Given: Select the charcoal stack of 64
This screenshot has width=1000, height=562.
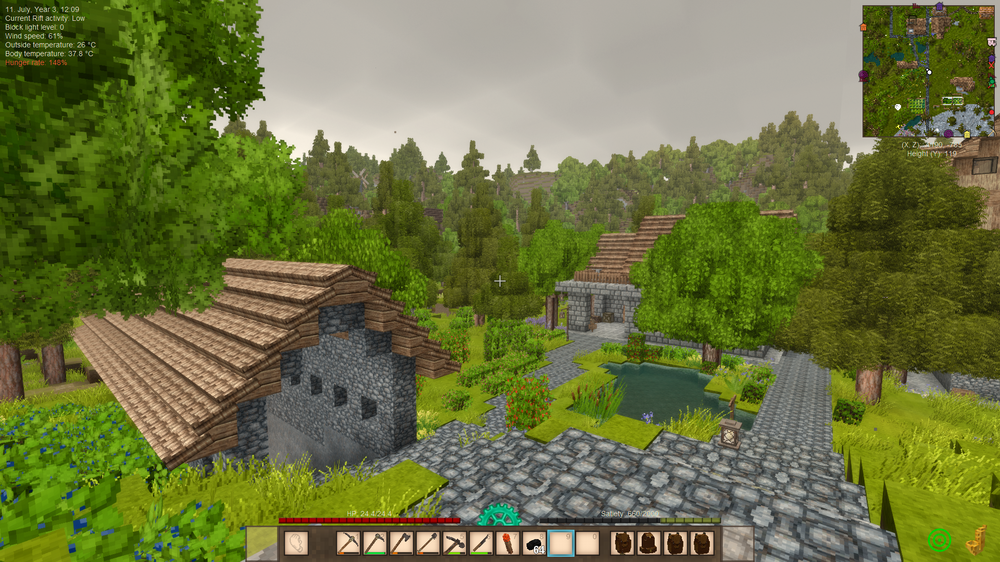Looking at the screenshot, I should click(x=534, y=543).
